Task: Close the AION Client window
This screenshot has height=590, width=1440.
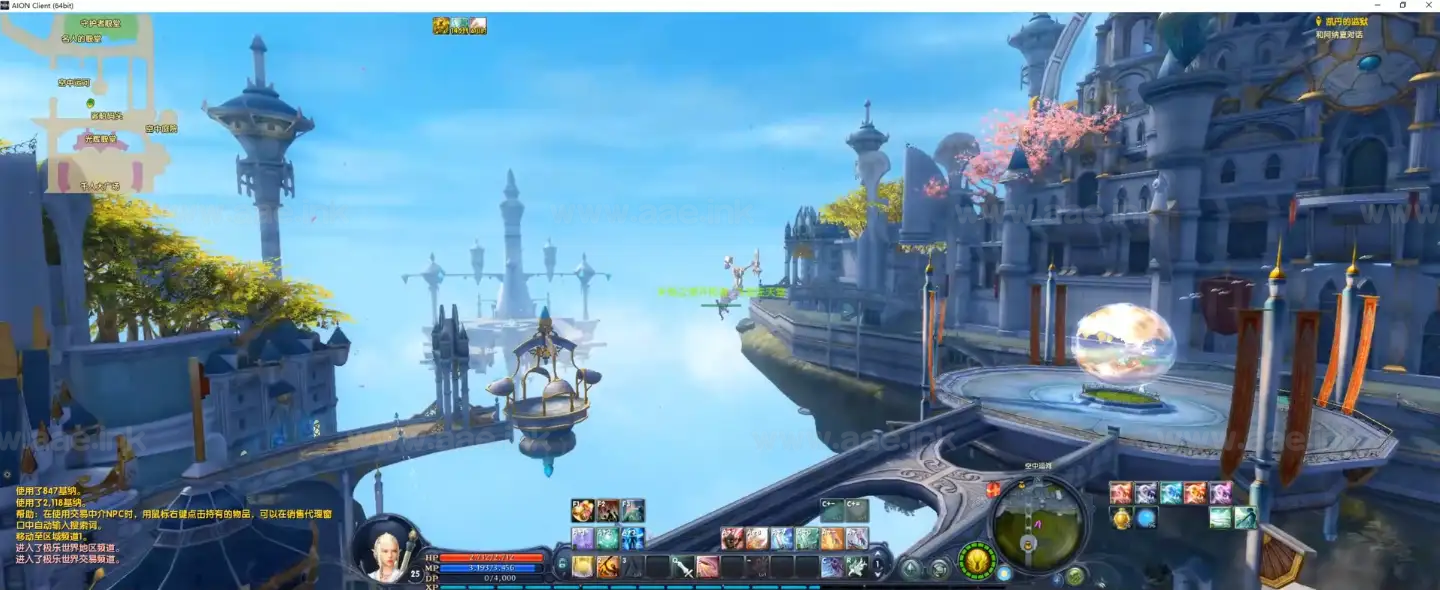Action: click(x=1427, y=5)
